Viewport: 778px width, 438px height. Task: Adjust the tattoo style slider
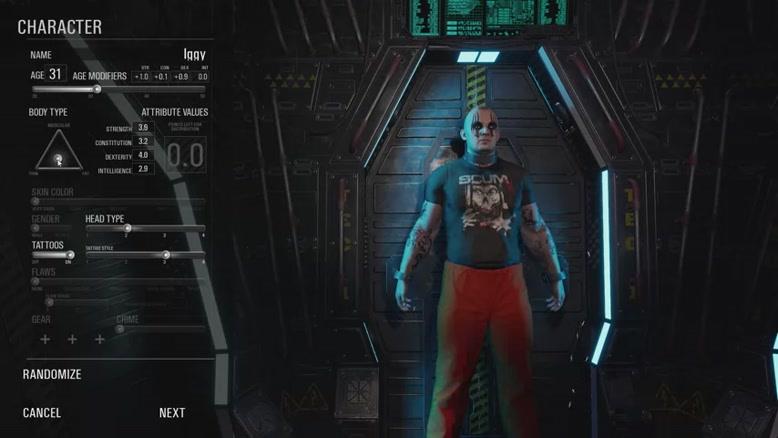click(x=166, y=254)
